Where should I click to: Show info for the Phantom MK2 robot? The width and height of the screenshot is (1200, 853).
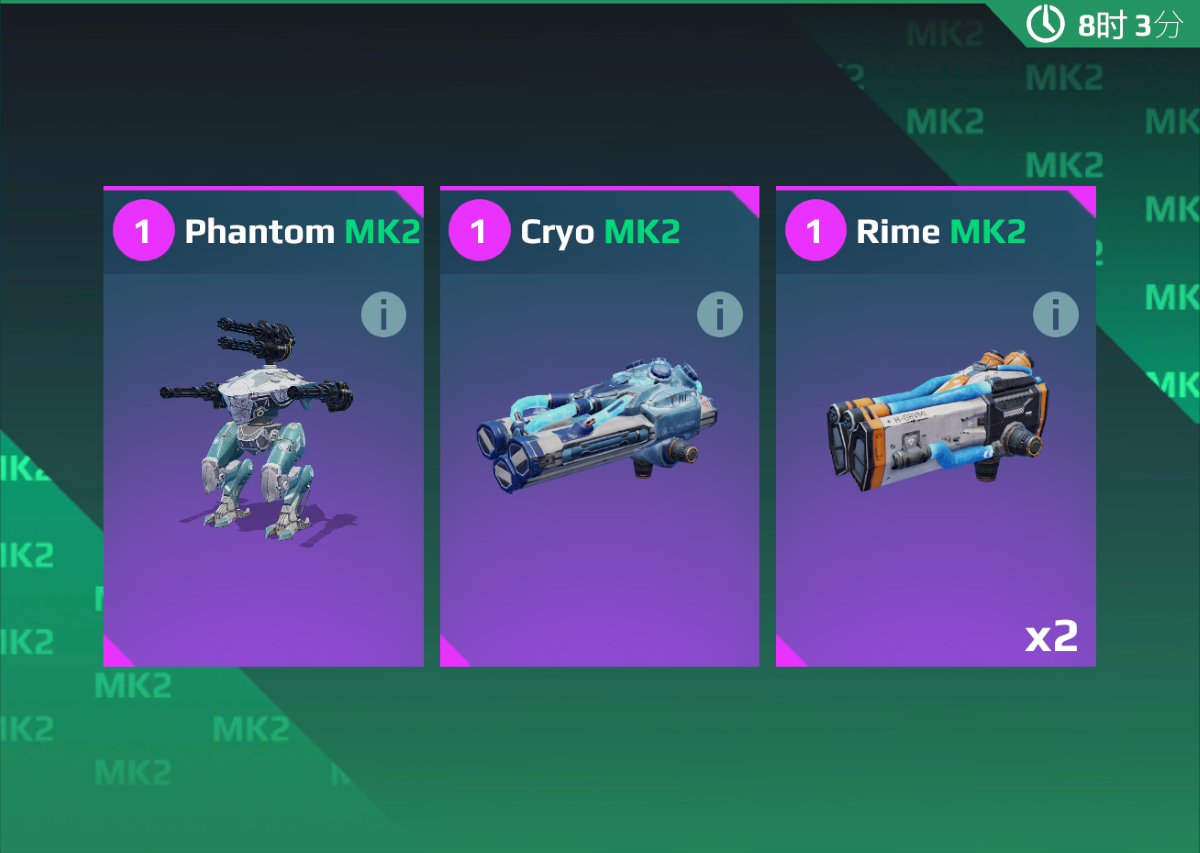pyautogui.click(x=383, y=316)
